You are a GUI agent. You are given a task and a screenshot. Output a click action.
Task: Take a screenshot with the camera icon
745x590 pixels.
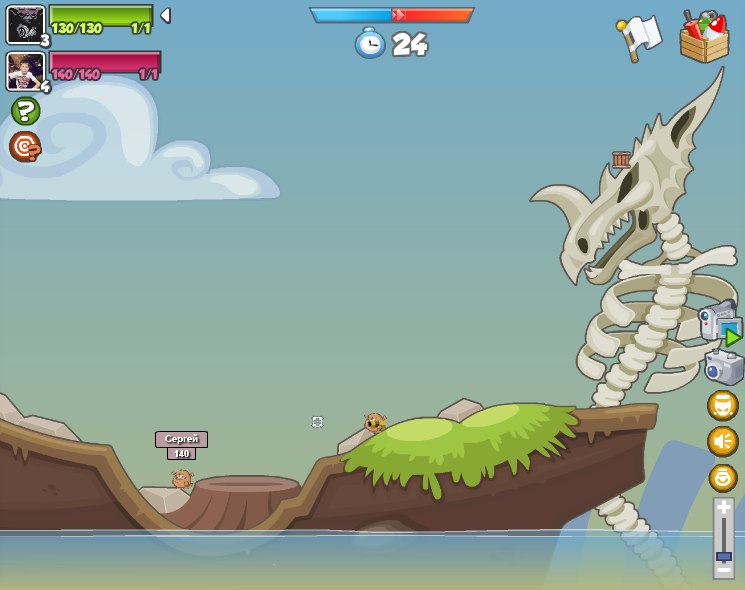click(723, 367)
